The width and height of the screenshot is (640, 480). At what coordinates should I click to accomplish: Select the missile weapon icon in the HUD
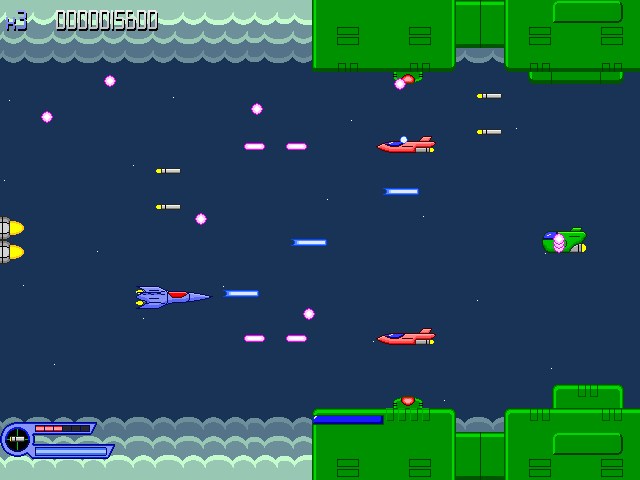point(17,439)
